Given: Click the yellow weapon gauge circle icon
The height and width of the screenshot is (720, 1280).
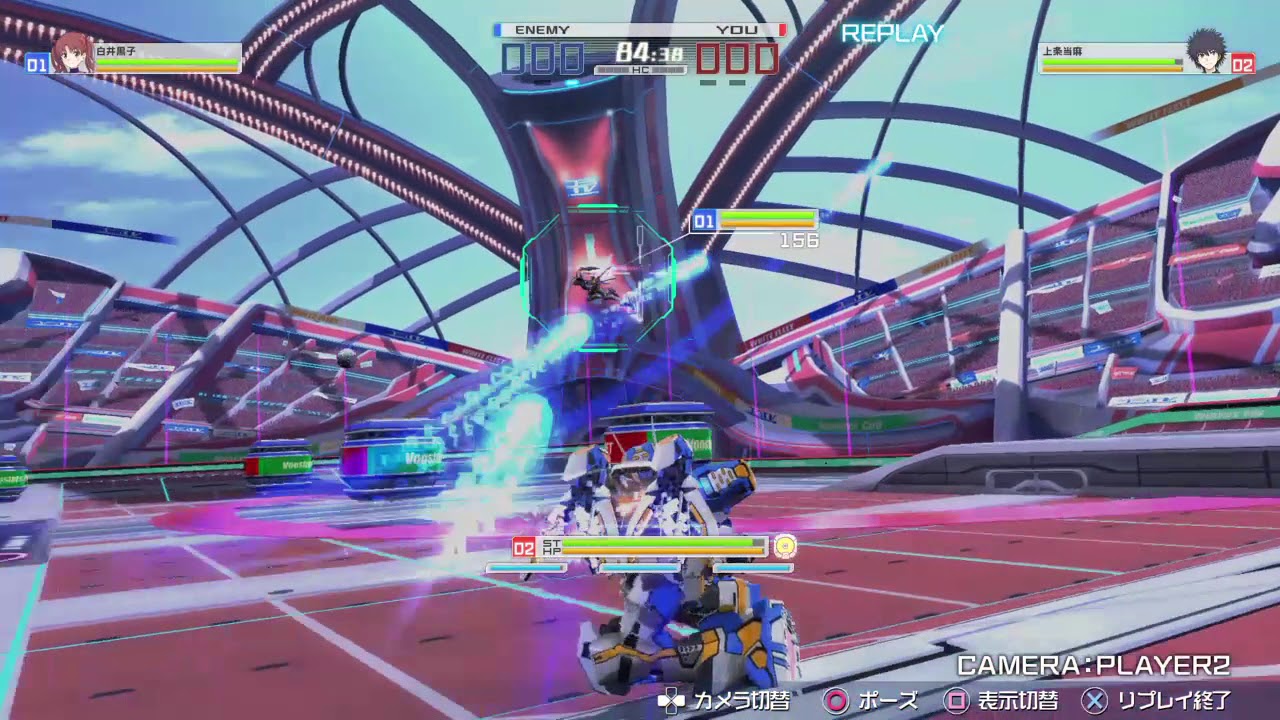Looking at the screenshot, I should [x=786, y=546].
